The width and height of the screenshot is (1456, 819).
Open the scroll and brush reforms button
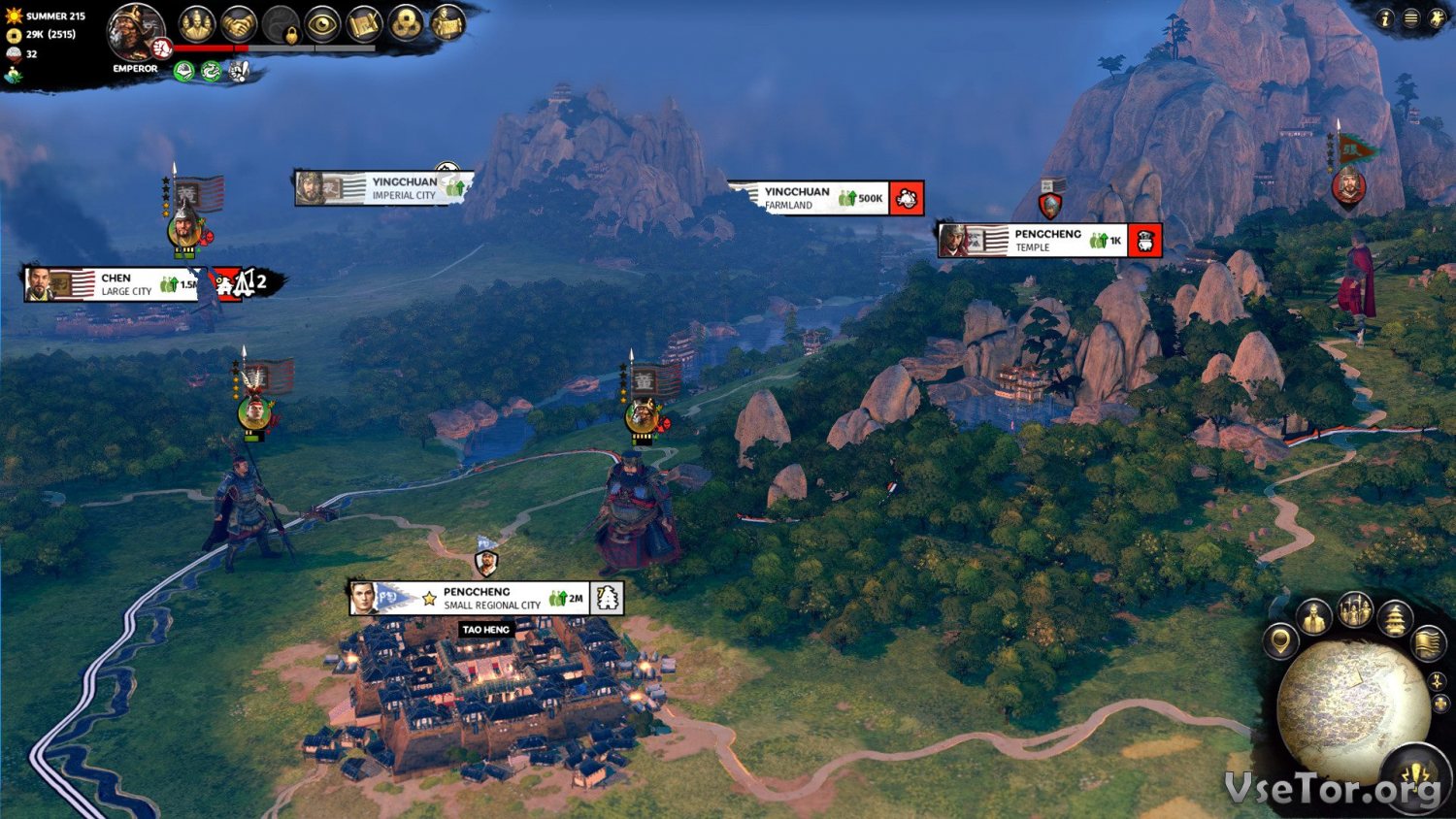coord(364,24)
